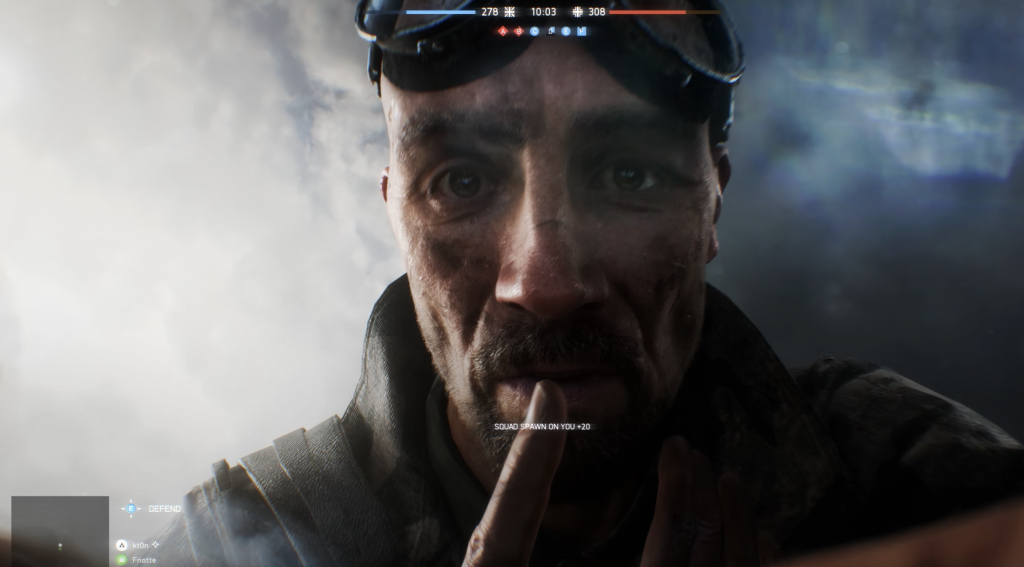1024x567 pixels.
Task: Click the Defend E squad order marker
Action: pos(131,508)
